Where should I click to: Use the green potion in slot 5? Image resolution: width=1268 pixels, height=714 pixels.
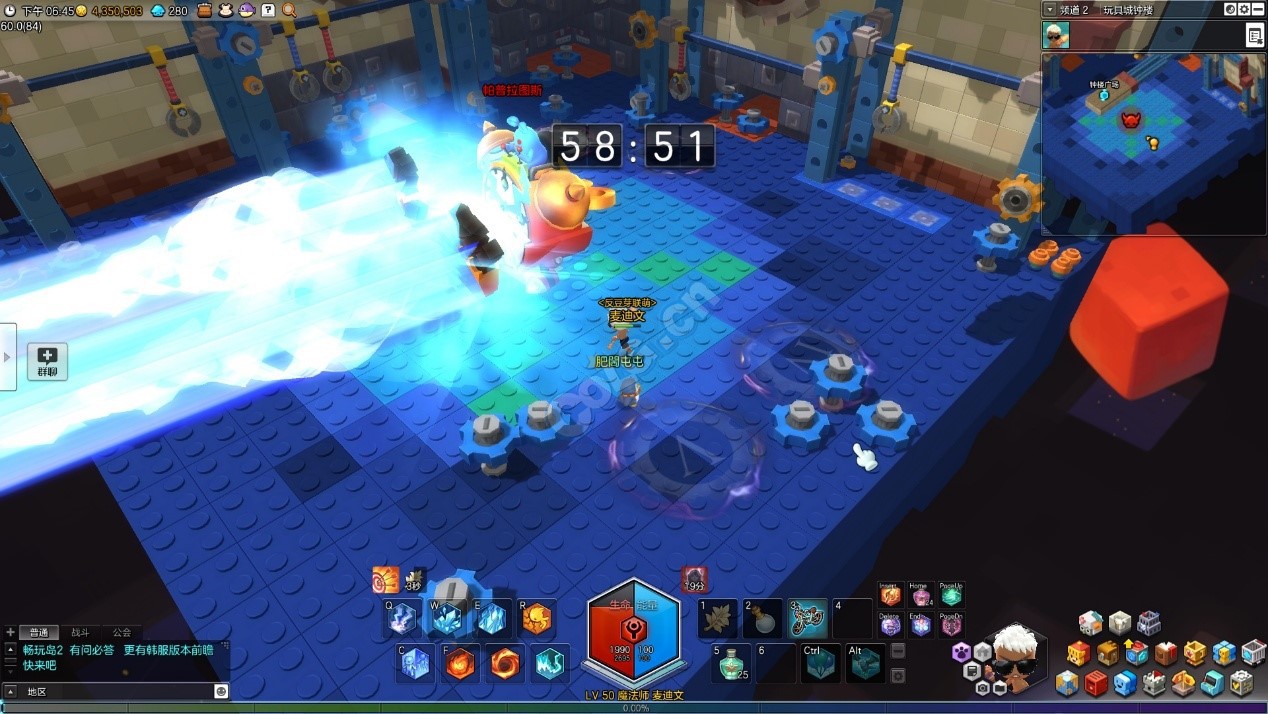(732, 662)
